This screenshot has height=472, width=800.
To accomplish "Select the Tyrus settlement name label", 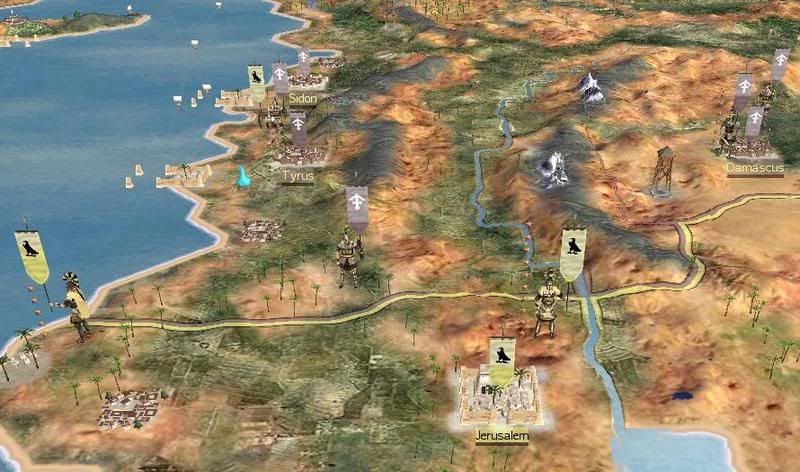I will pos(298,176).
